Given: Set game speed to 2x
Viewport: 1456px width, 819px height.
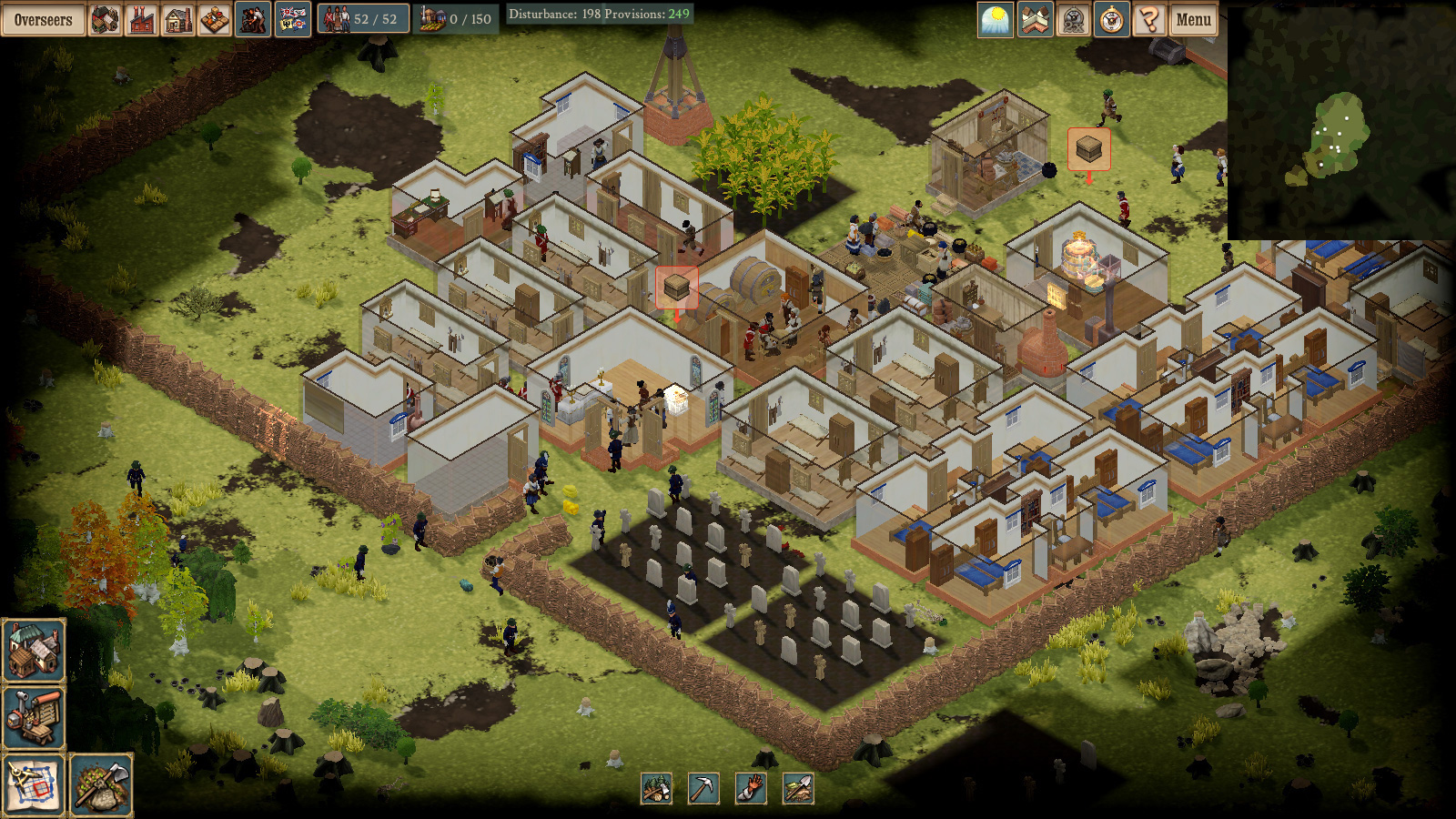Looking at the screenshot, I should tap(1074, 19).
